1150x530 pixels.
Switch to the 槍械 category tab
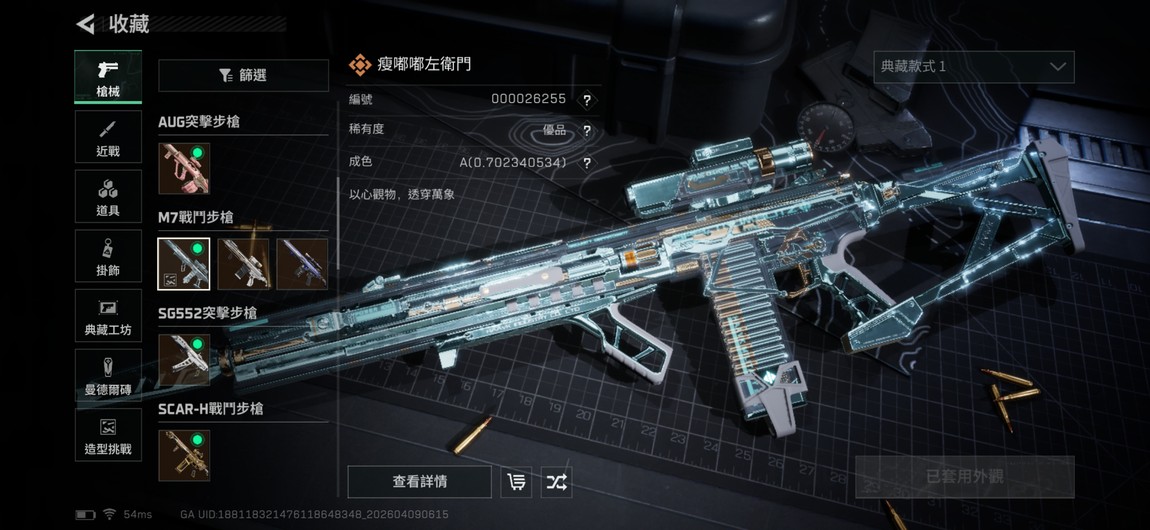click(108, 76)
